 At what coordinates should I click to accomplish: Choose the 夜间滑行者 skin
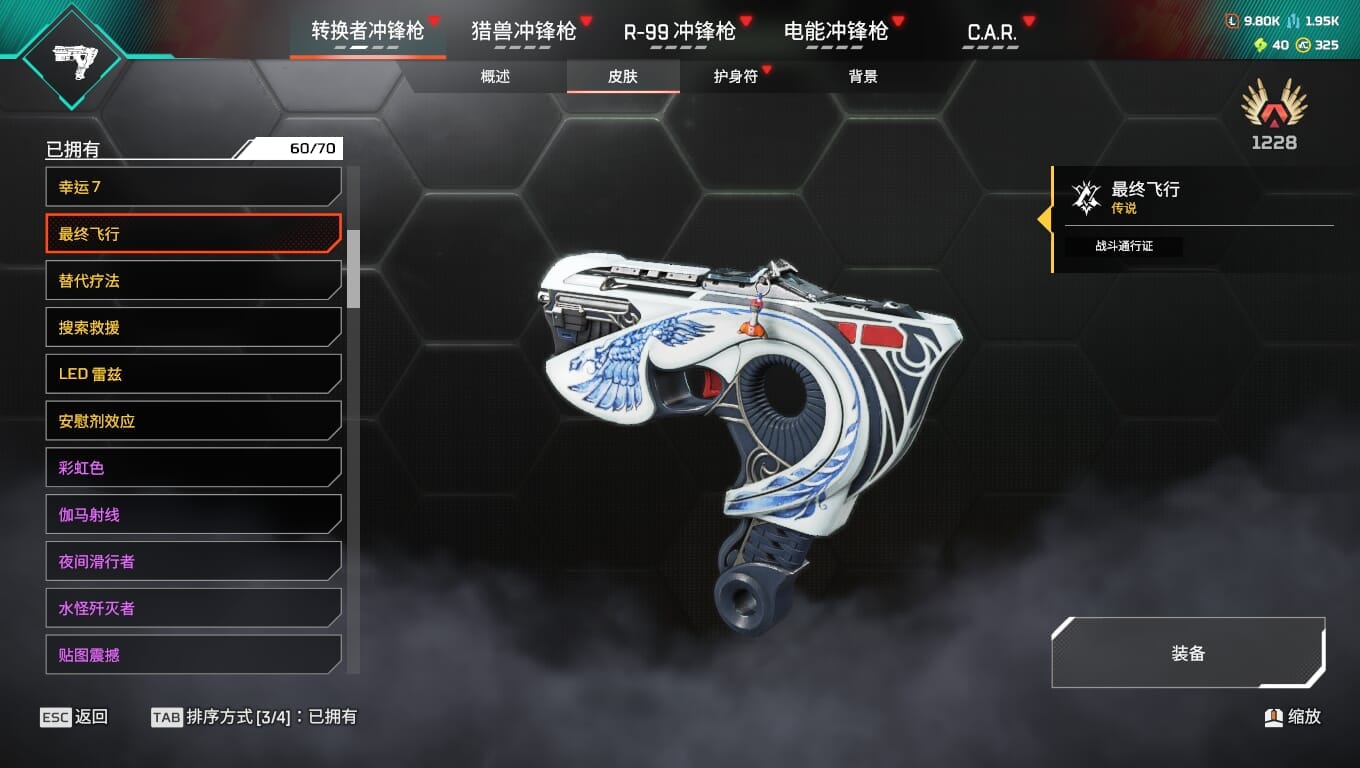(x=193, y=561)
